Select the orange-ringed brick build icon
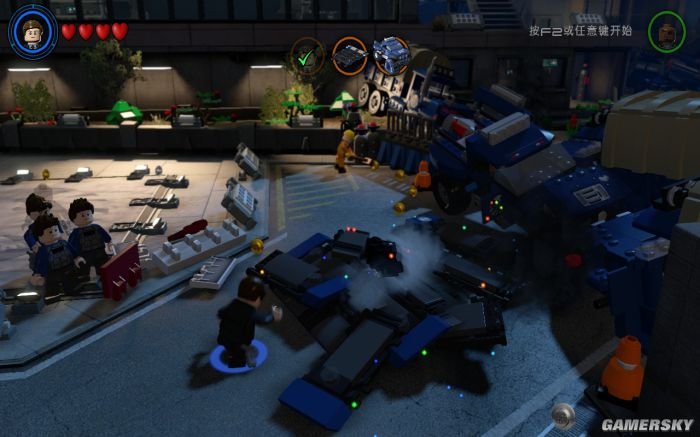This screenshot has height=437, width=700. 349,56
